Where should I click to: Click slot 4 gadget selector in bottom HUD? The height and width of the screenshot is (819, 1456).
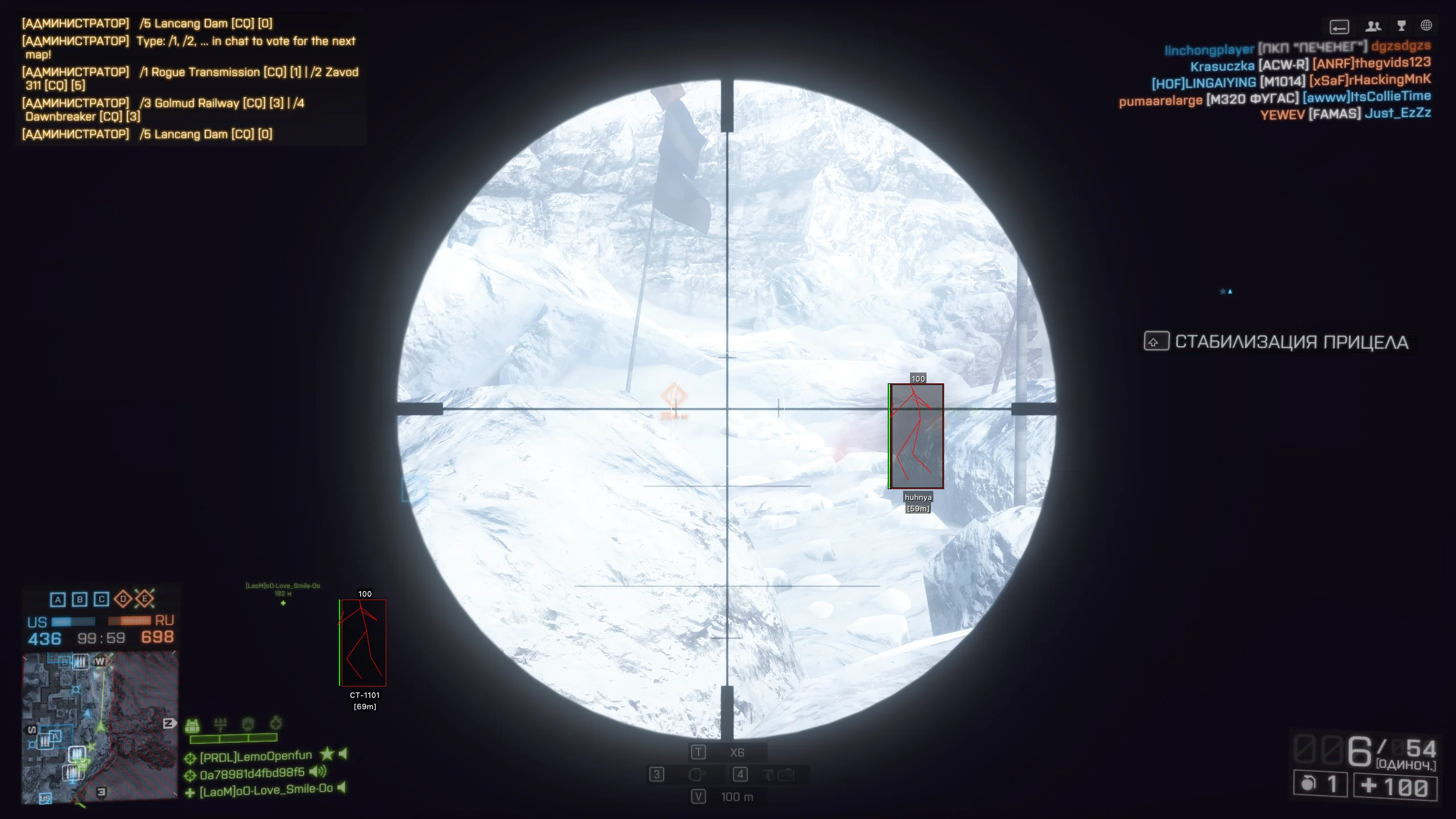point(740,775)
